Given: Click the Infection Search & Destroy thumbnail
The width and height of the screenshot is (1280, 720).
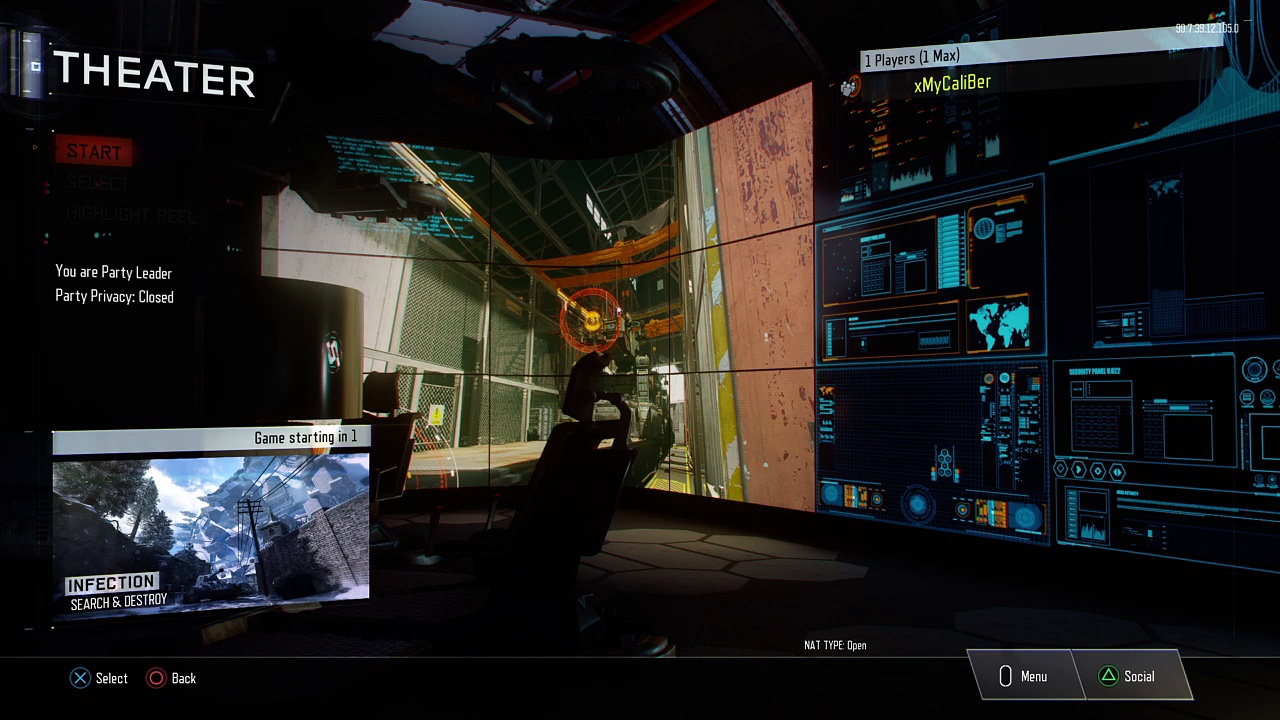Looking at the screenshot, I should tap(211, 527).
